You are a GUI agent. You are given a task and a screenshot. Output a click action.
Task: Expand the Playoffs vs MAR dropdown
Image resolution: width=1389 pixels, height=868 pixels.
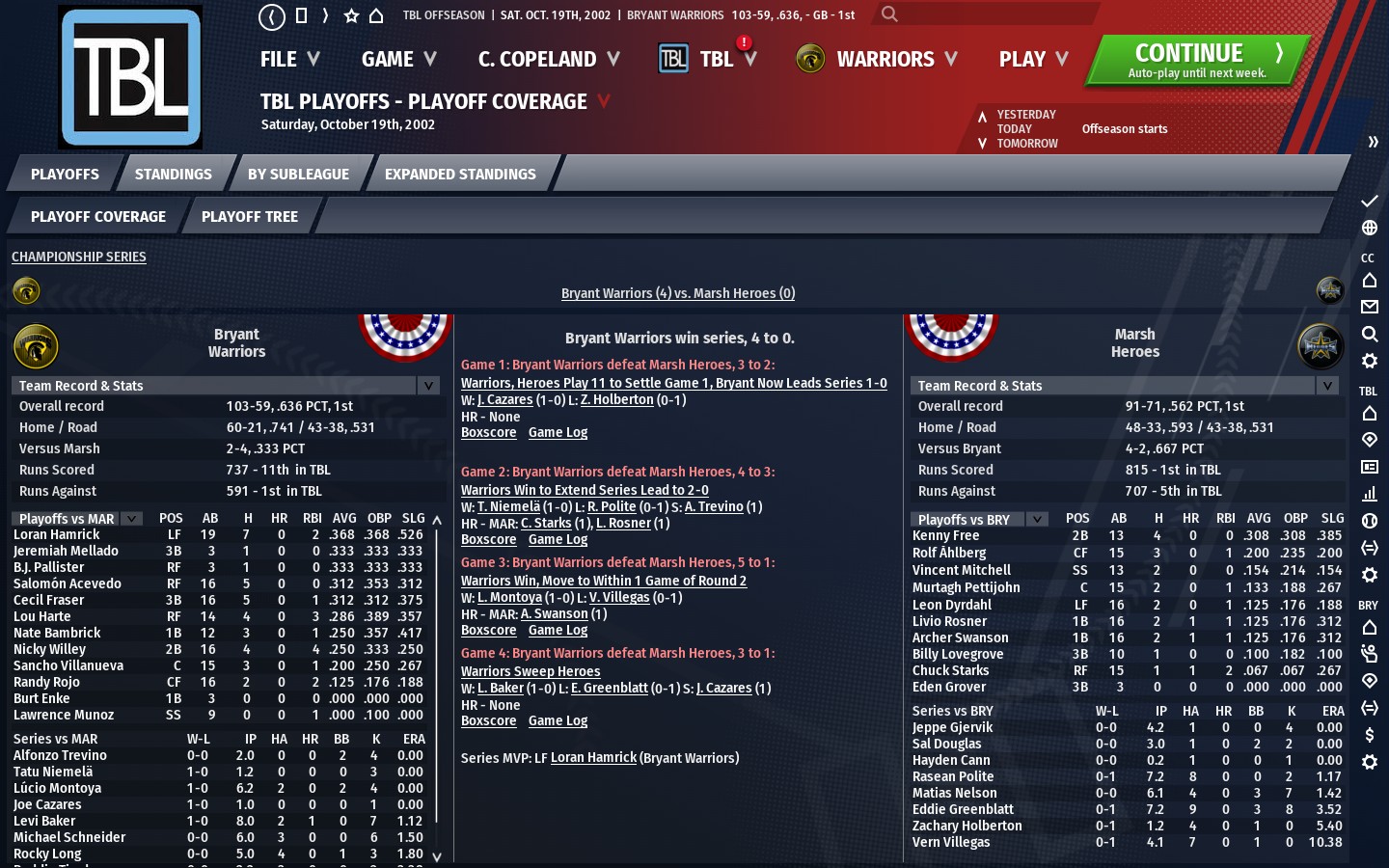click(x=132, y=519)
